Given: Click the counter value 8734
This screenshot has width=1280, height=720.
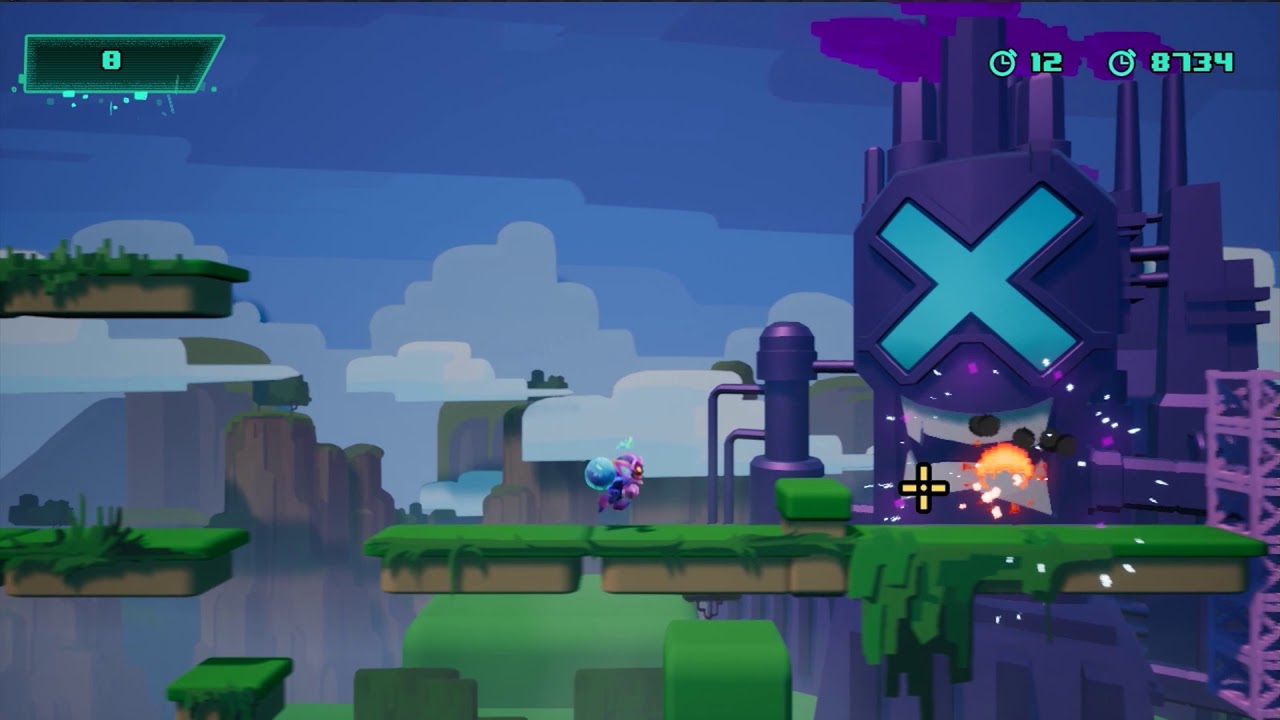Looking at the screenshot, I should pos(1208,60).
